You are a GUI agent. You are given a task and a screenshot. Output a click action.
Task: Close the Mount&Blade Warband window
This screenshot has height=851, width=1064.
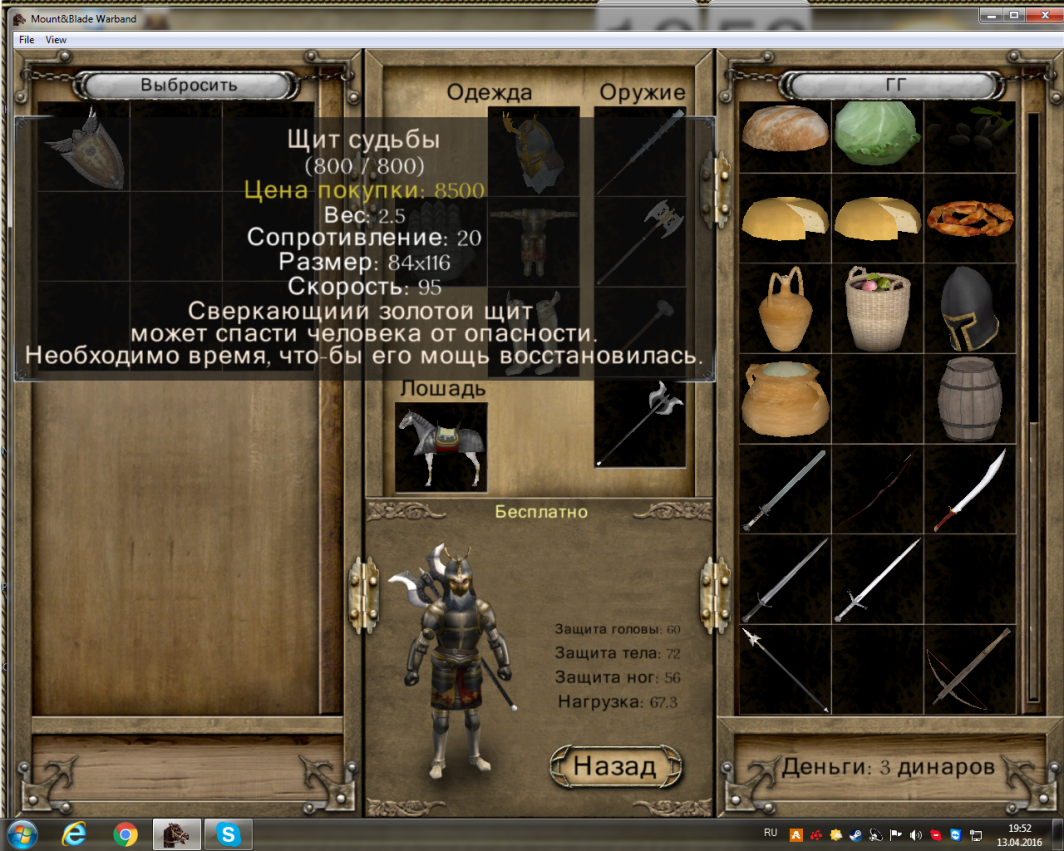1039,15
